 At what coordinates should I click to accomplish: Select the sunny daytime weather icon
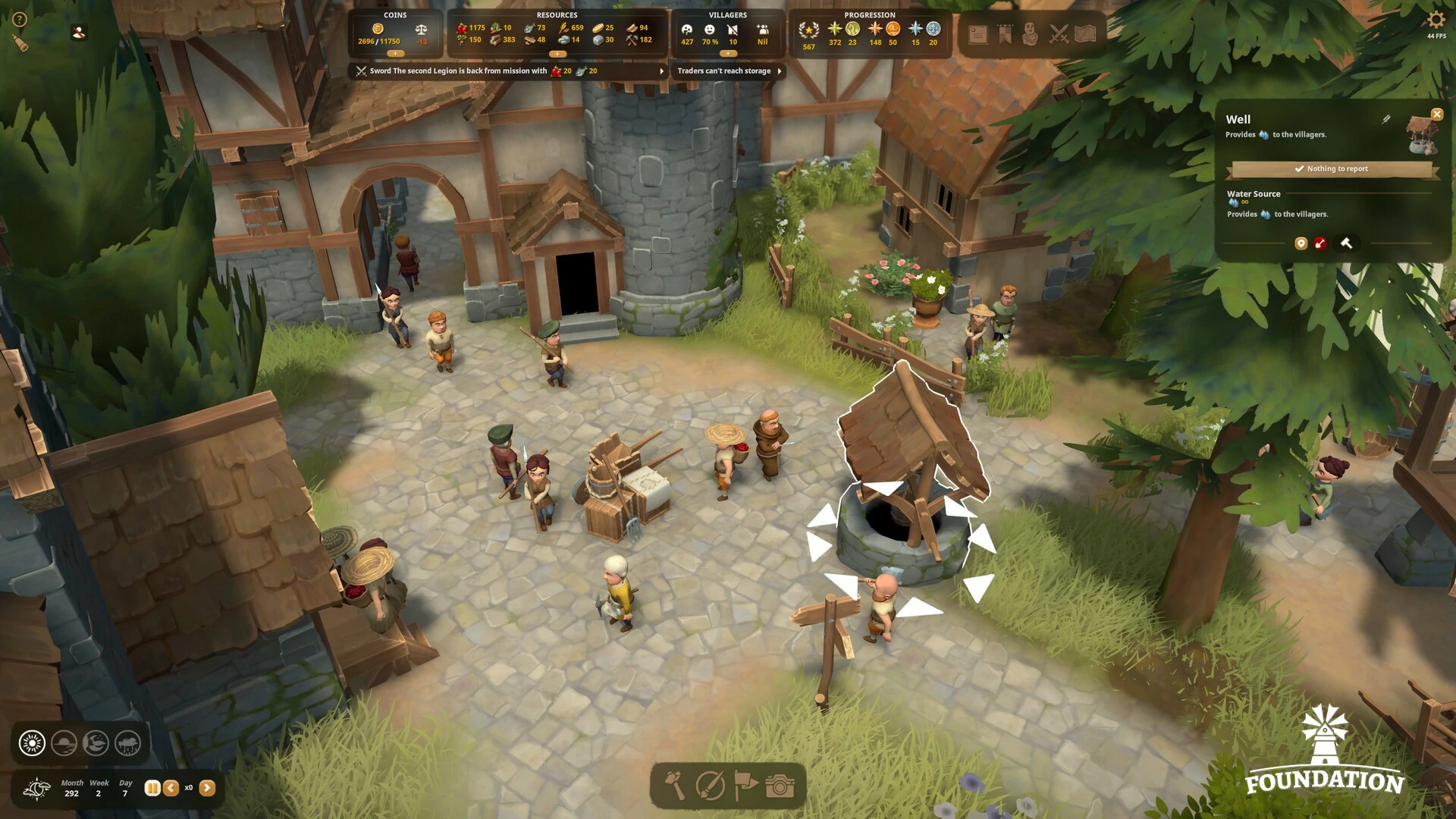click(32, 743)
